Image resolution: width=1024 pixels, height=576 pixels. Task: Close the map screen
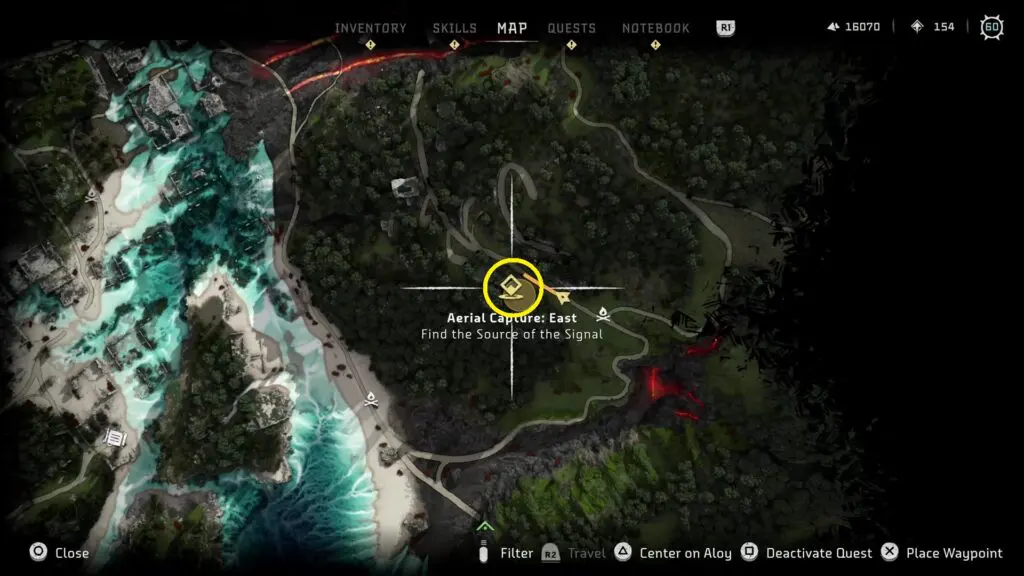click(60, 553)
